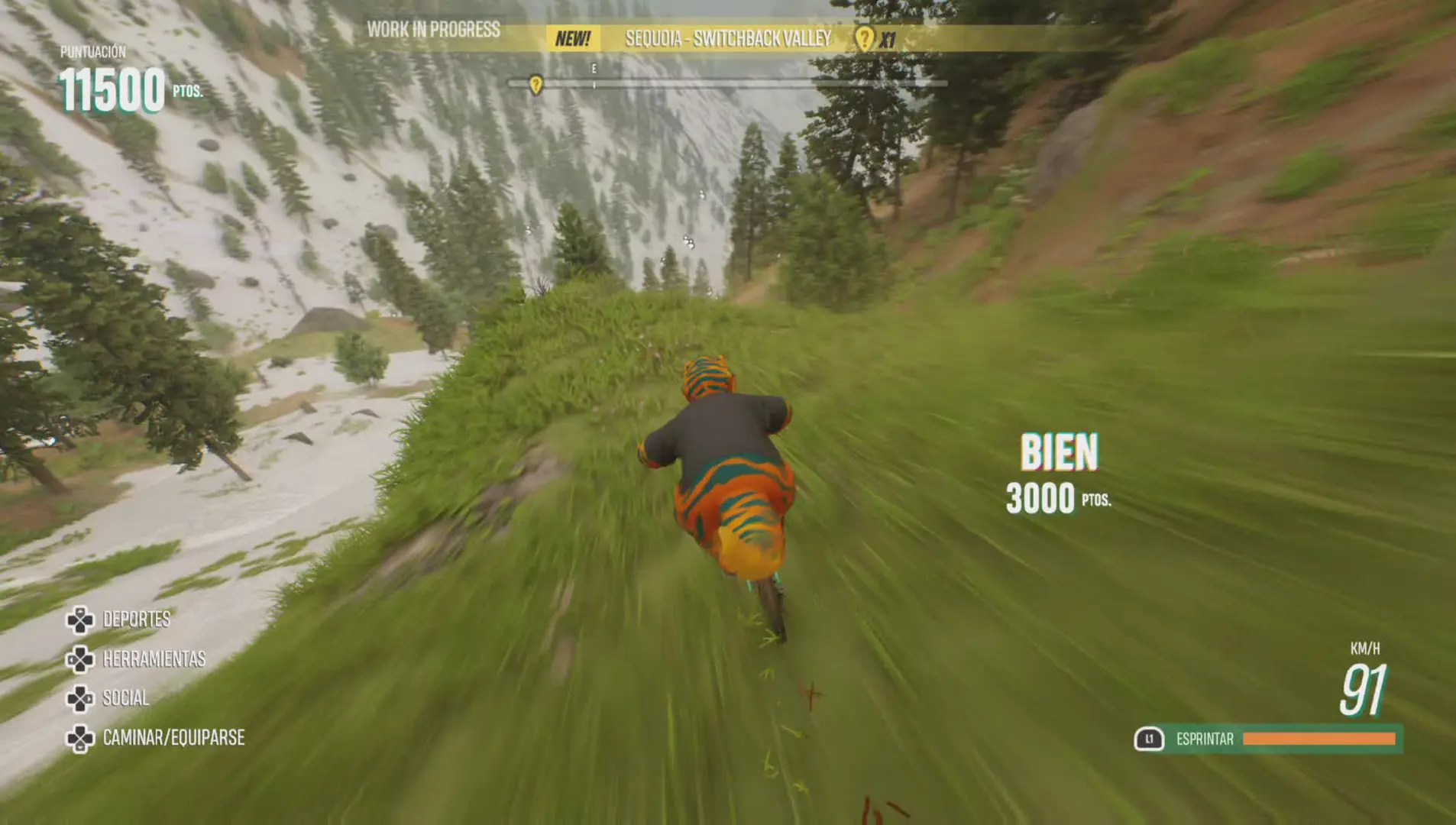This screenshot has width=1456, height=825.
Task: Select the Herramientas option
Action: (x=153, y=659)
